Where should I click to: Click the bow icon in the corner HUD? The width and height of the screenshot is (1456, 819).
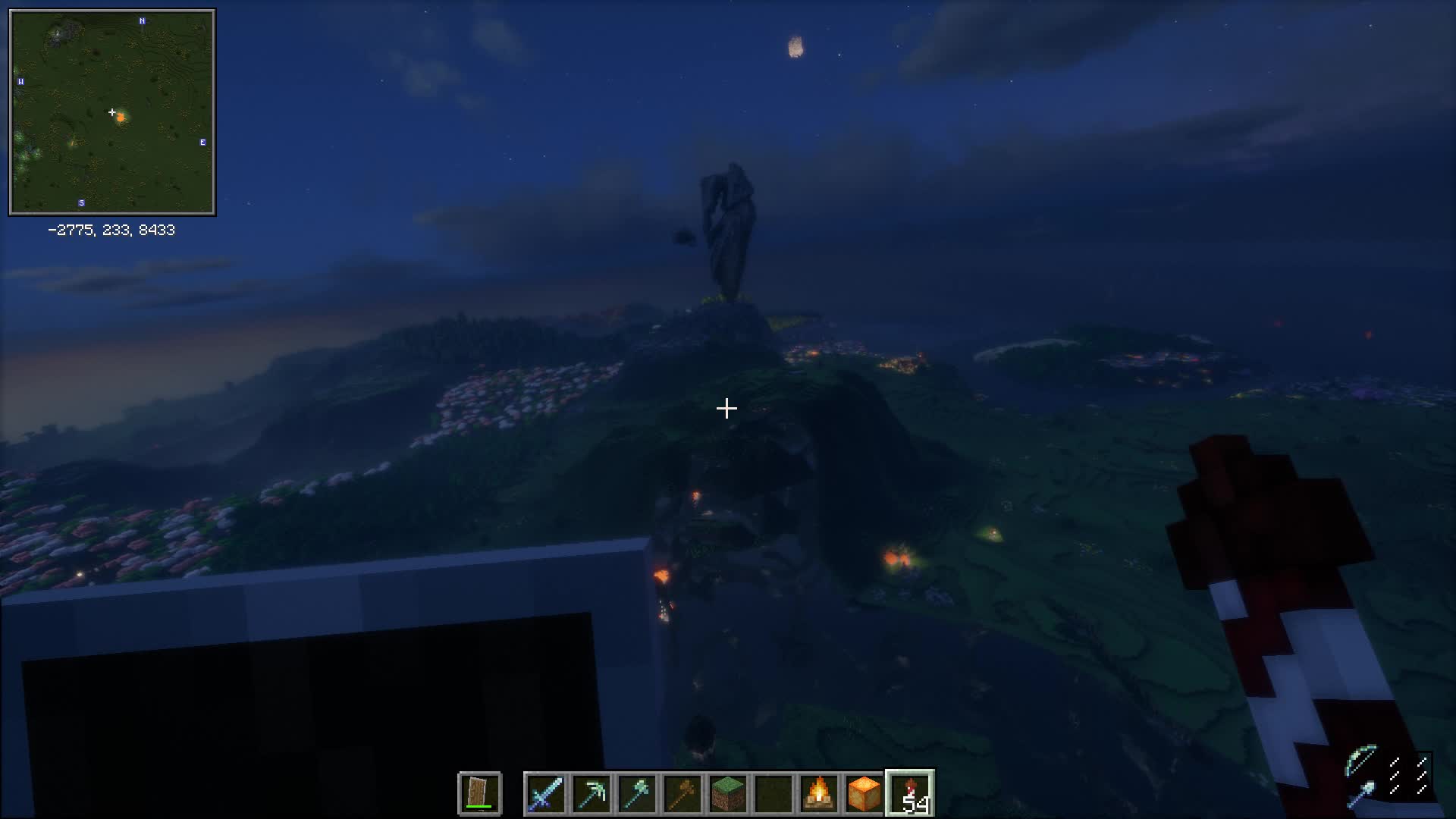tap(1361, 761)
